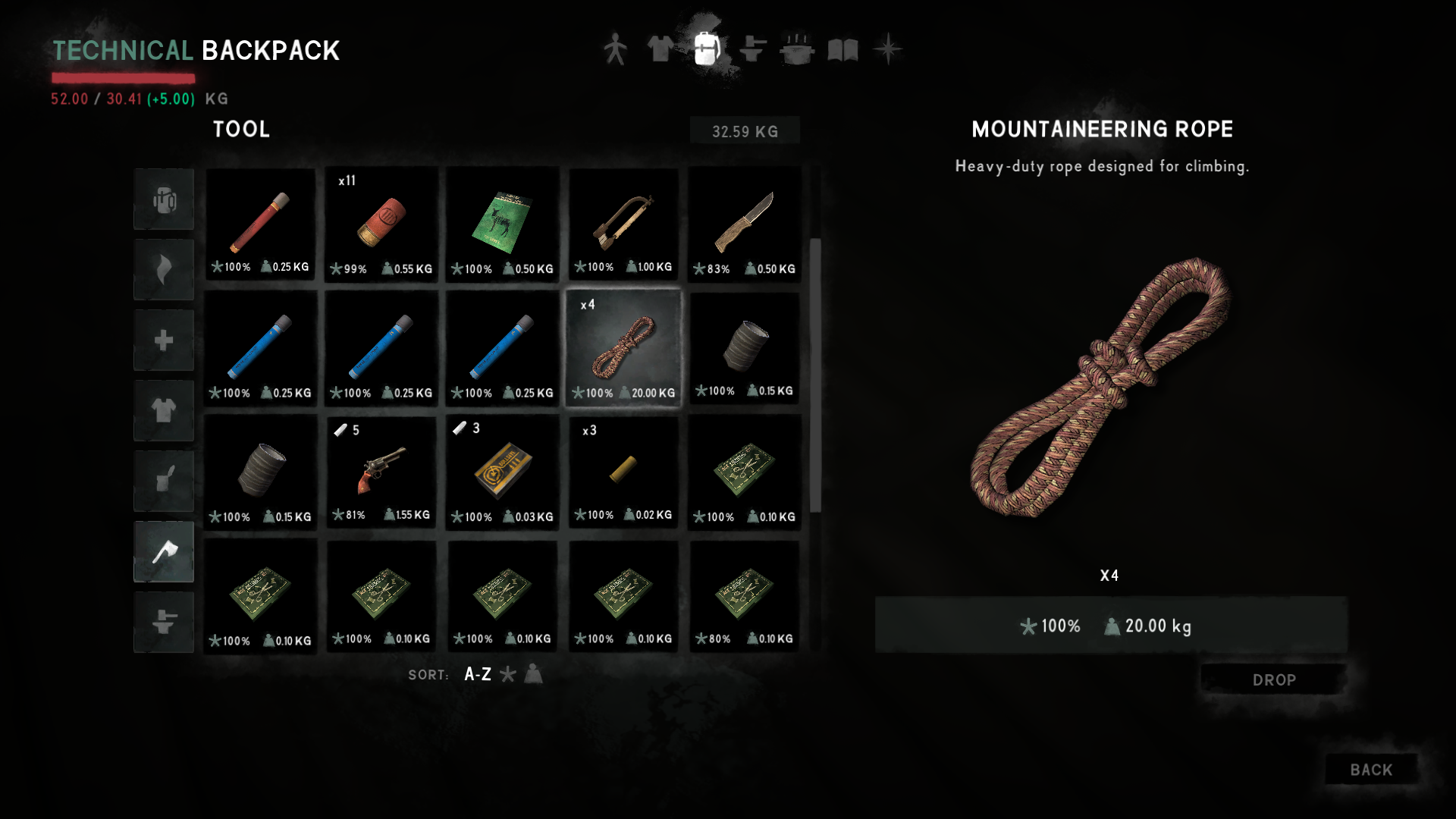
Task: Sort inventory by condition star
Action: 508,674
